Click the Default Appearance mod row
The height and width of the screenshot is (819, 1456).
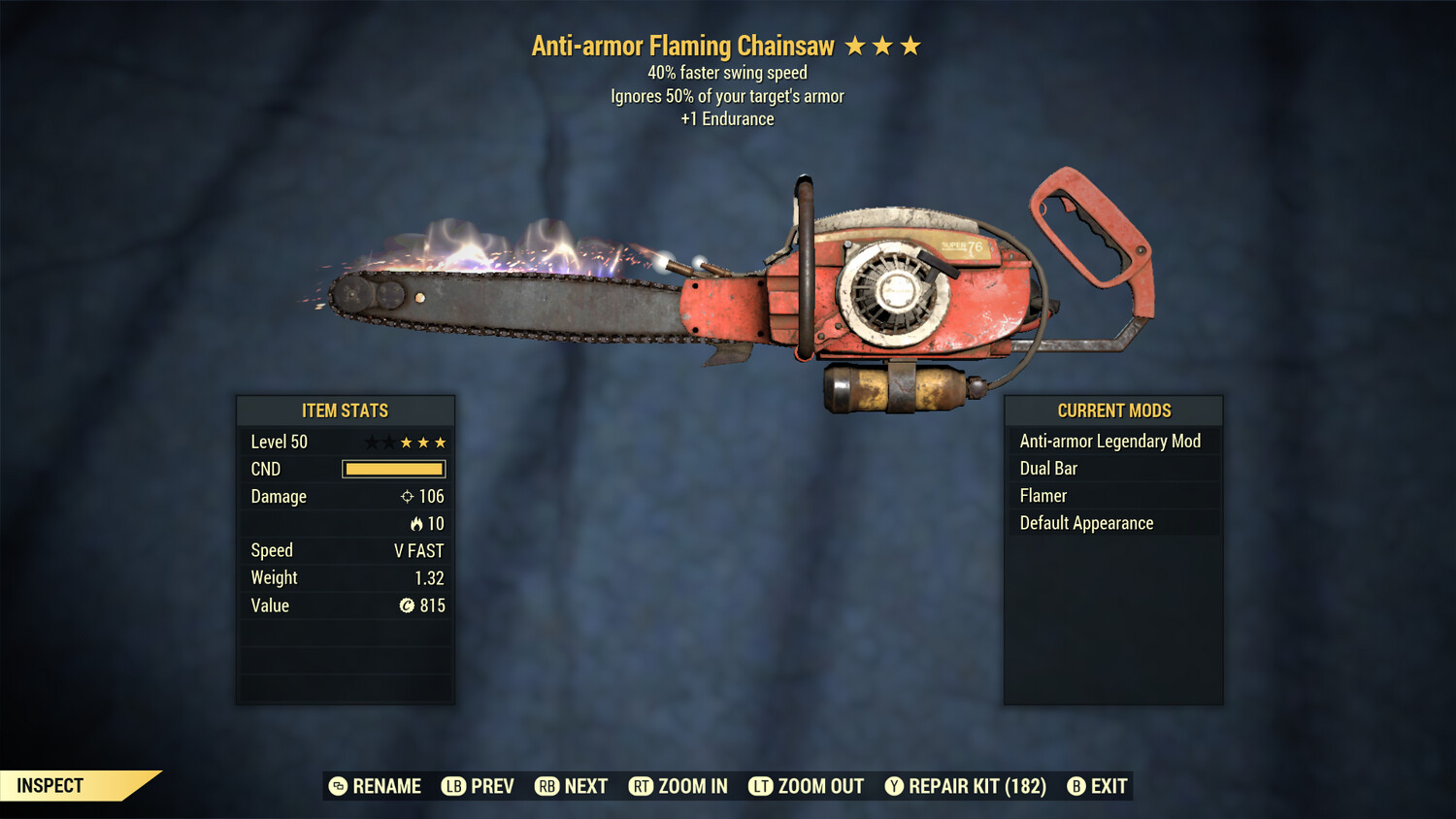tap(1112, 523)
